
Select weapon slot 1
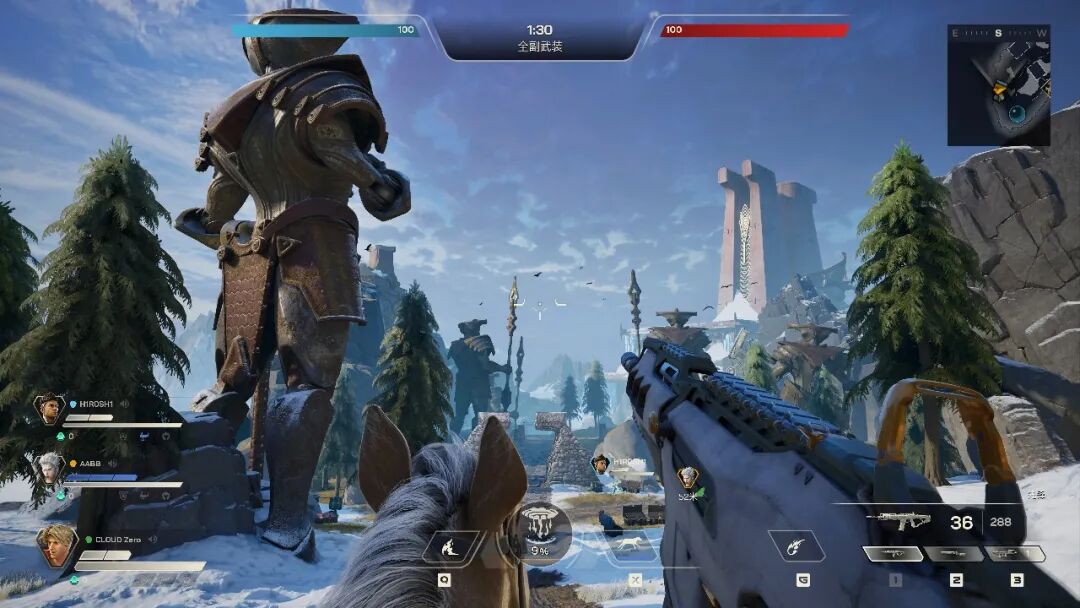(893, 554)
